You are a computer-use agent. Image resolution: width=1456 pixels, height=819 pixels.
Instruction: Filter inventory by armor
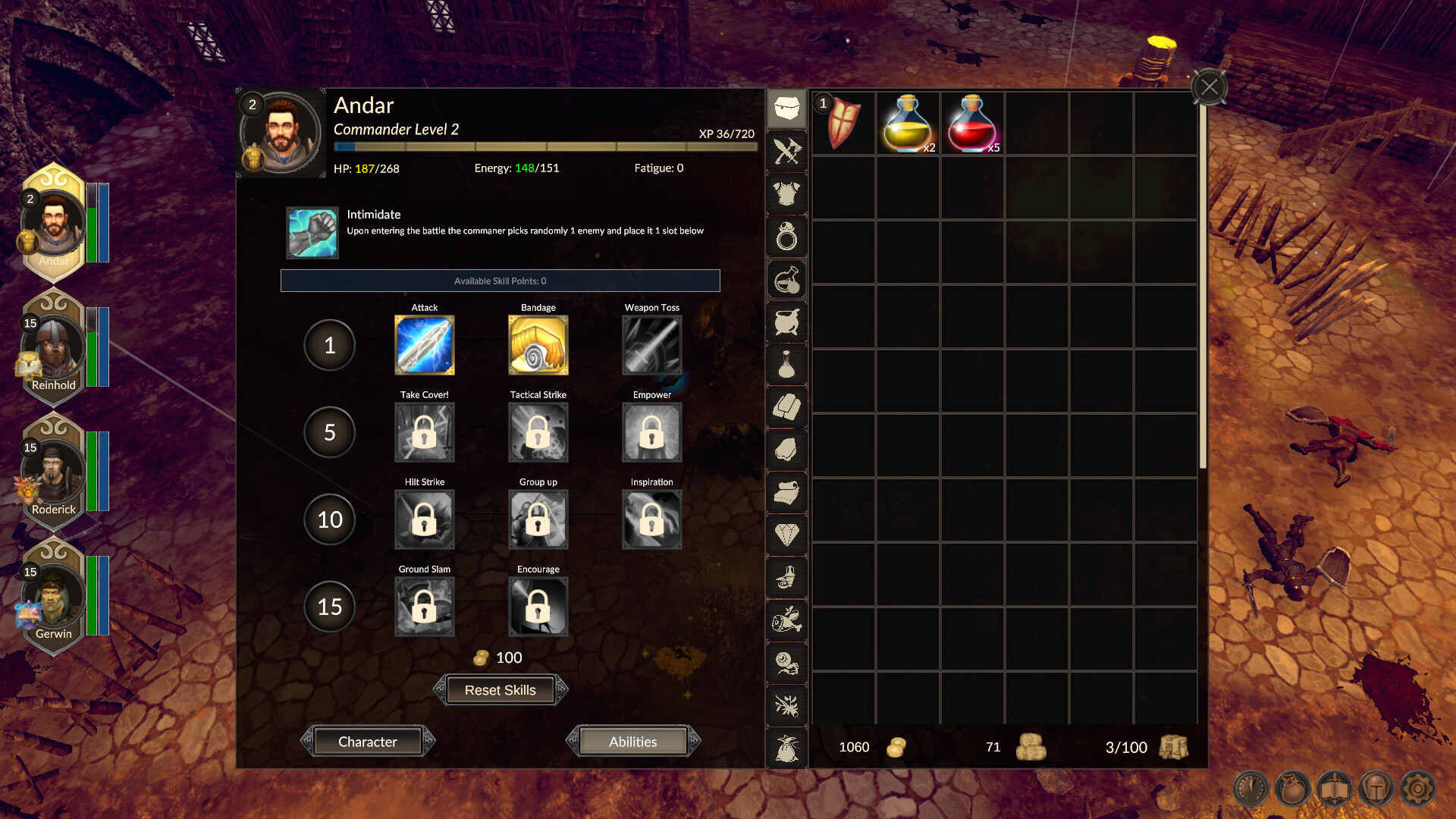pos(786,194)
